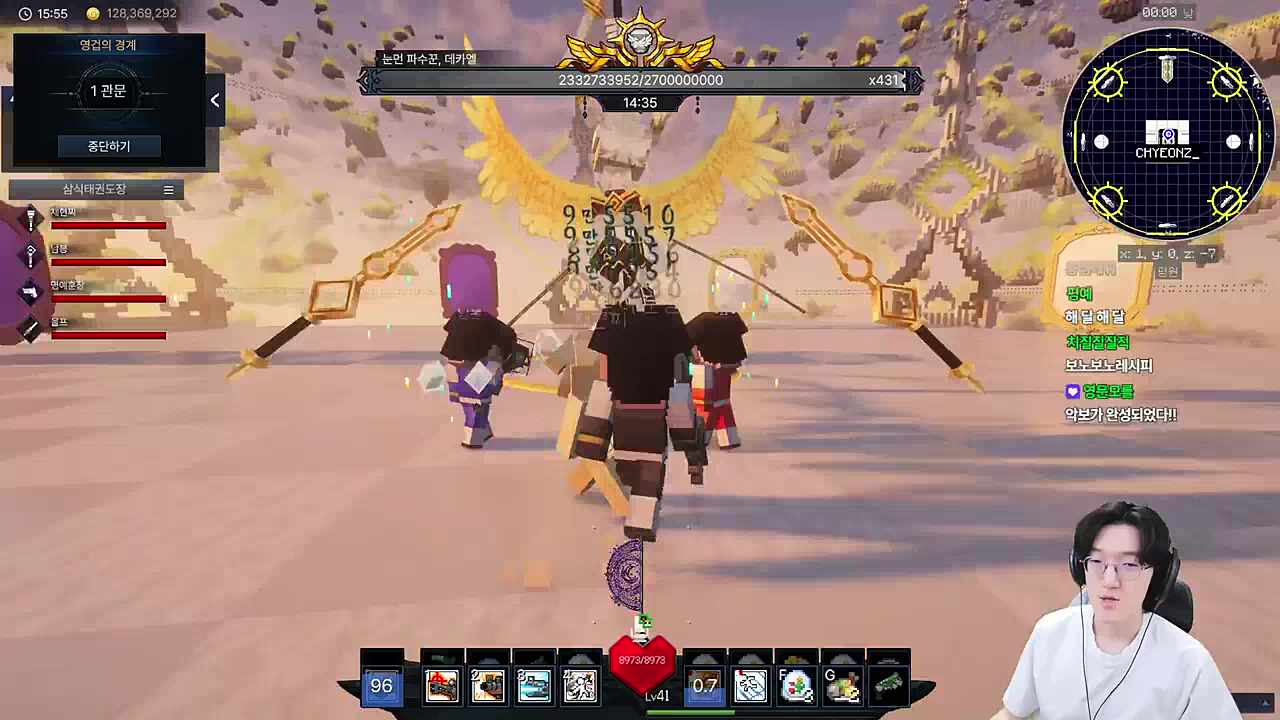Click the boss health bar for 데카엘

(x=640, y=80)
